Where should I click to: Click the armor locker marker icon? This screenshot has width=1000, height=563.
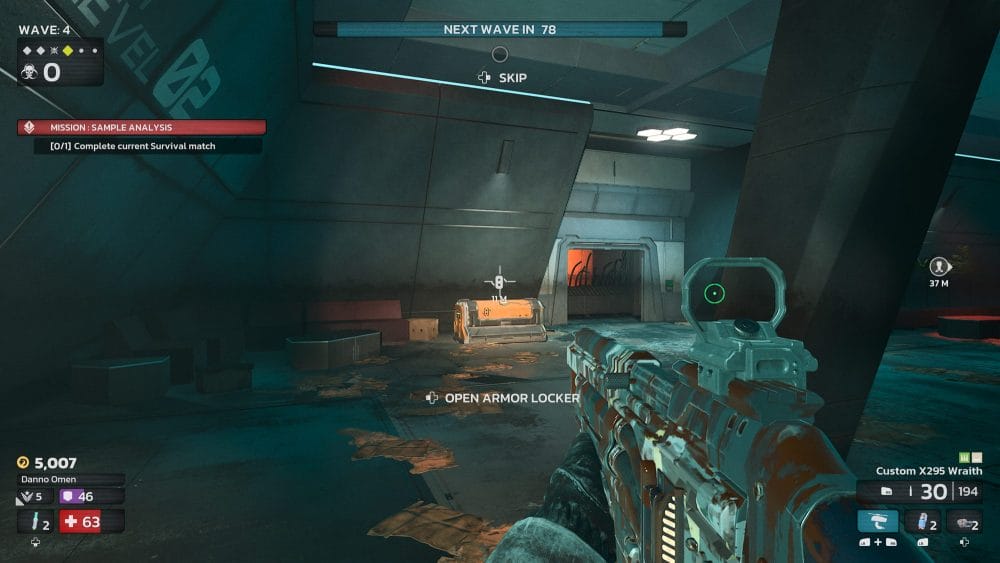498,283
